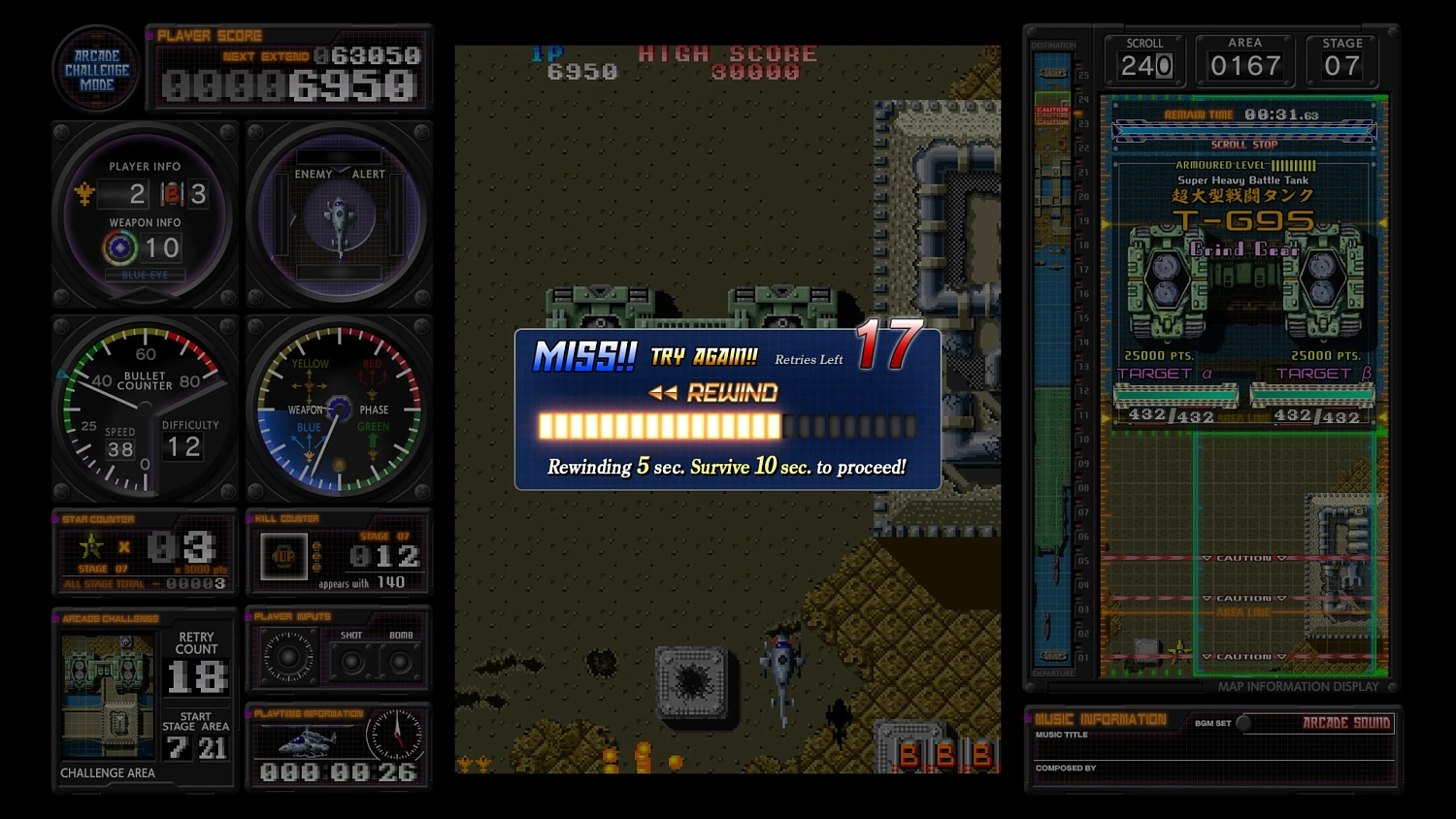Click the 1UP icon in the Kill Counter
1456x819 pixels.
coord(283,556)
